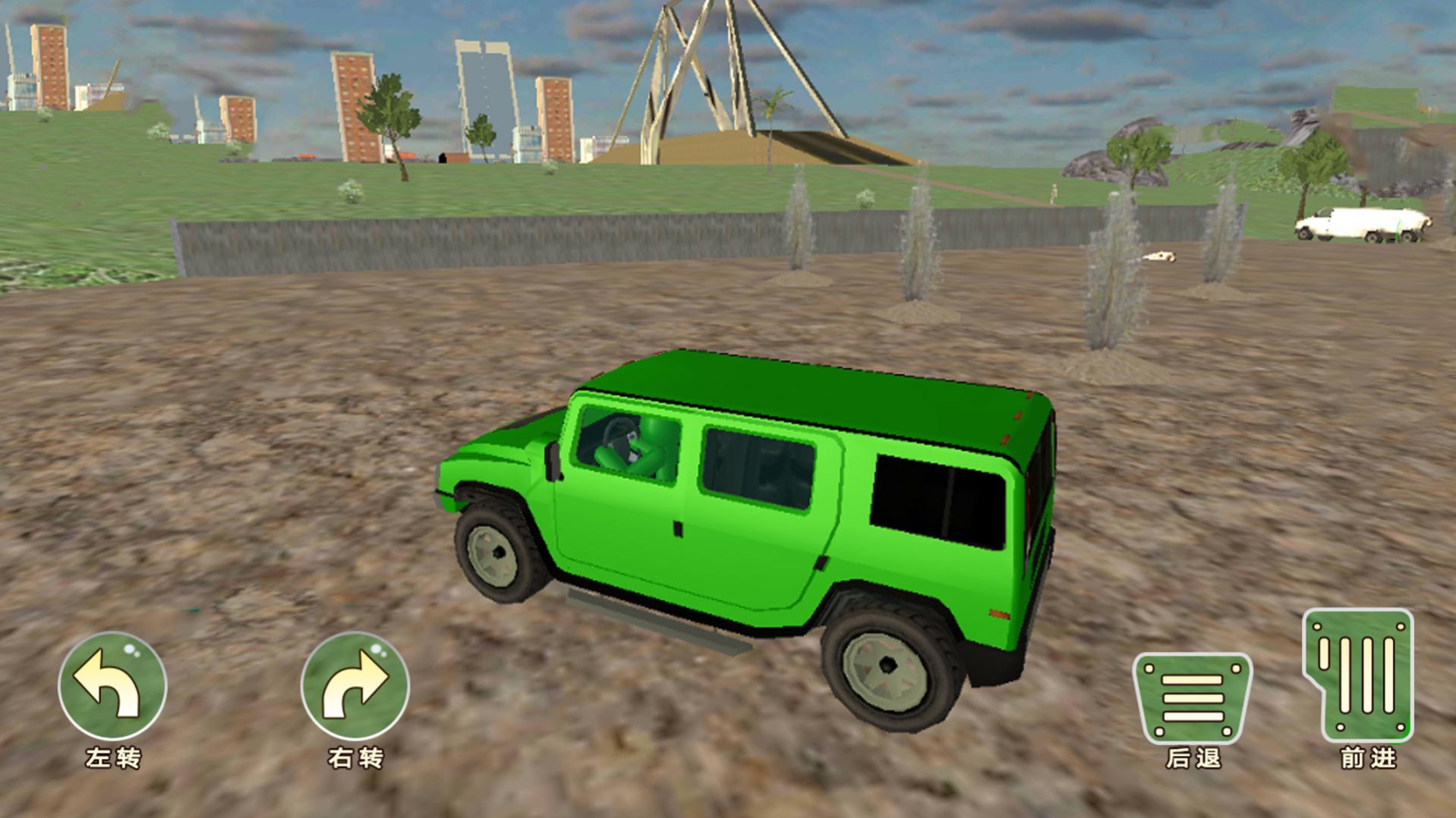
Task: Accelerate with the forward (前进) gas pedal
Action: pos(1359,675)
